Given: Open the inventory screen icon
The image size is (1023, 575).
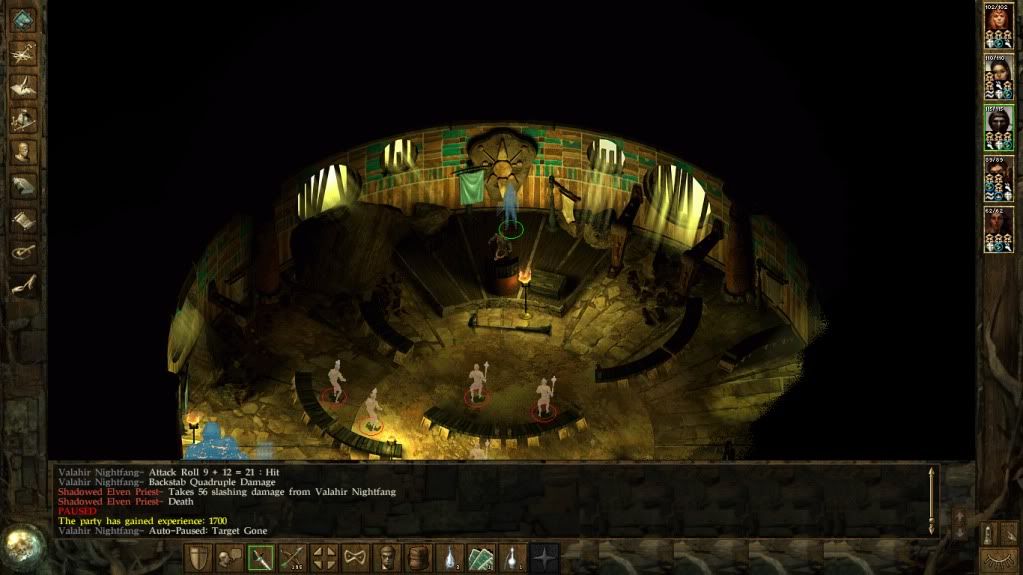Looking at the screenshot, I should point(23,119).
